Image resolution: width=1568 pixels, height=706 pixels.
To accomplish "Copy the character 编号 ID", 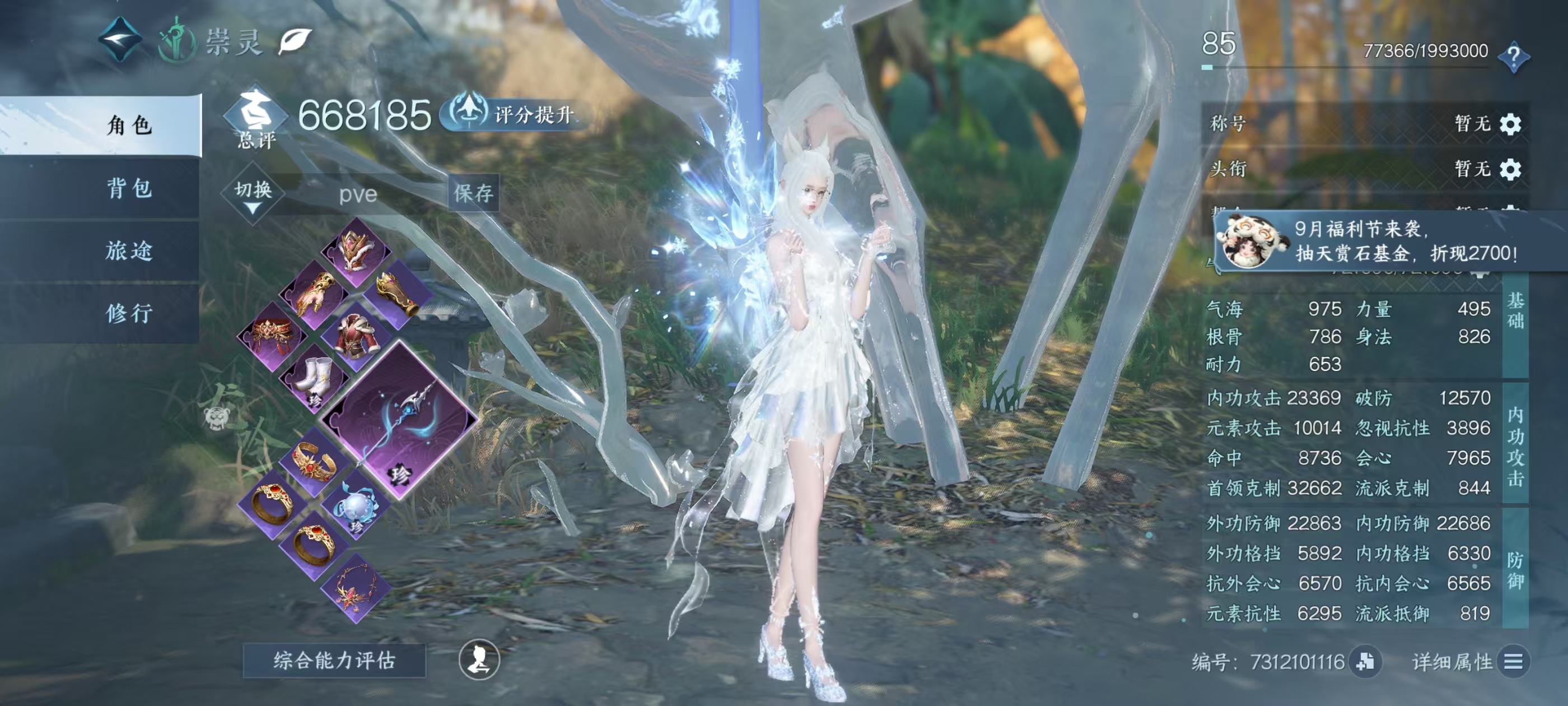I will (x=1365, y=662).
